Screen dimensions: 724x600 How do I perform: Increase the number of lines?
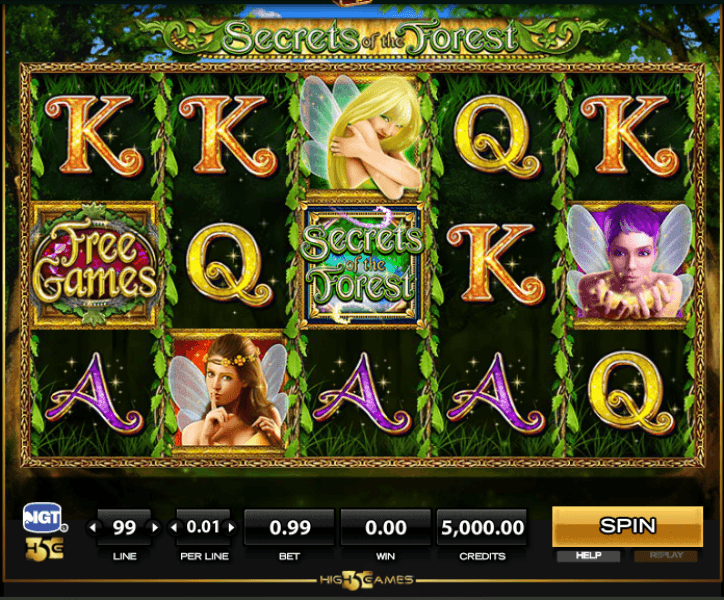[x=154, y=527]
